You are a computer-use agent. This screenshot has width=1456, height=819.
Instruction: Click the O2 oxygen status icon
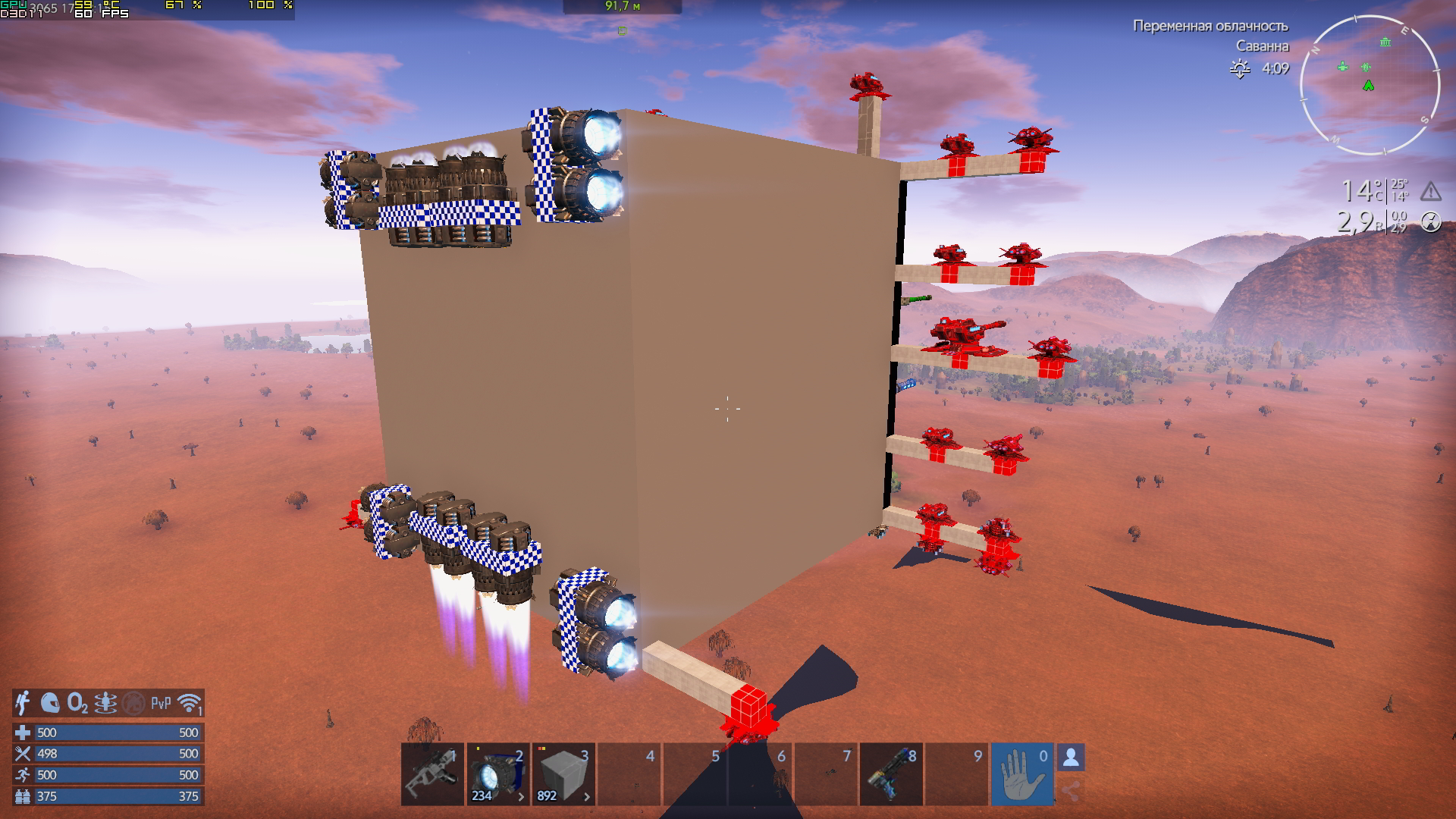77,703
